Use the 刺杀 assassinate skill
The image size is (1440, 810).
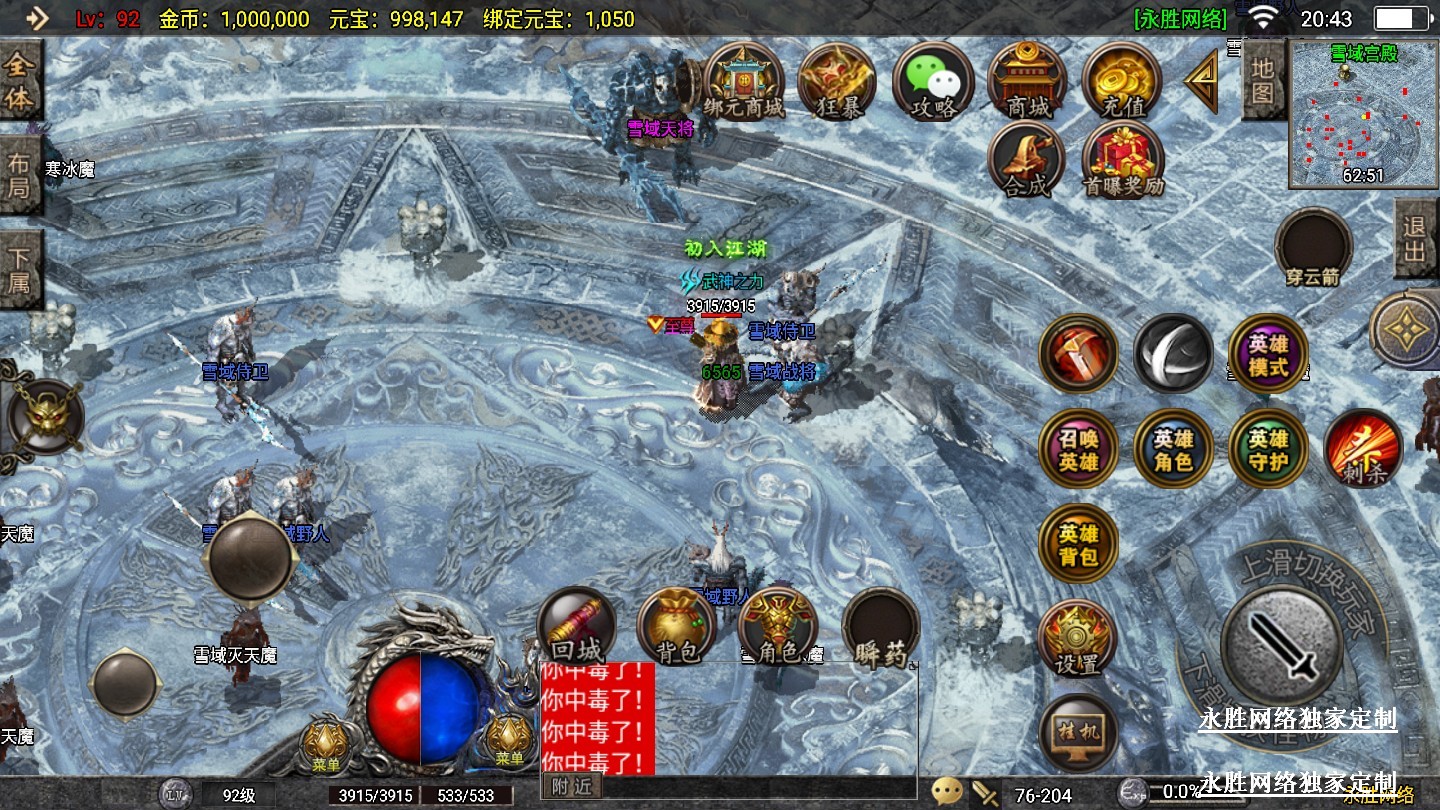pyautogui.click(x=1363, y=449)
